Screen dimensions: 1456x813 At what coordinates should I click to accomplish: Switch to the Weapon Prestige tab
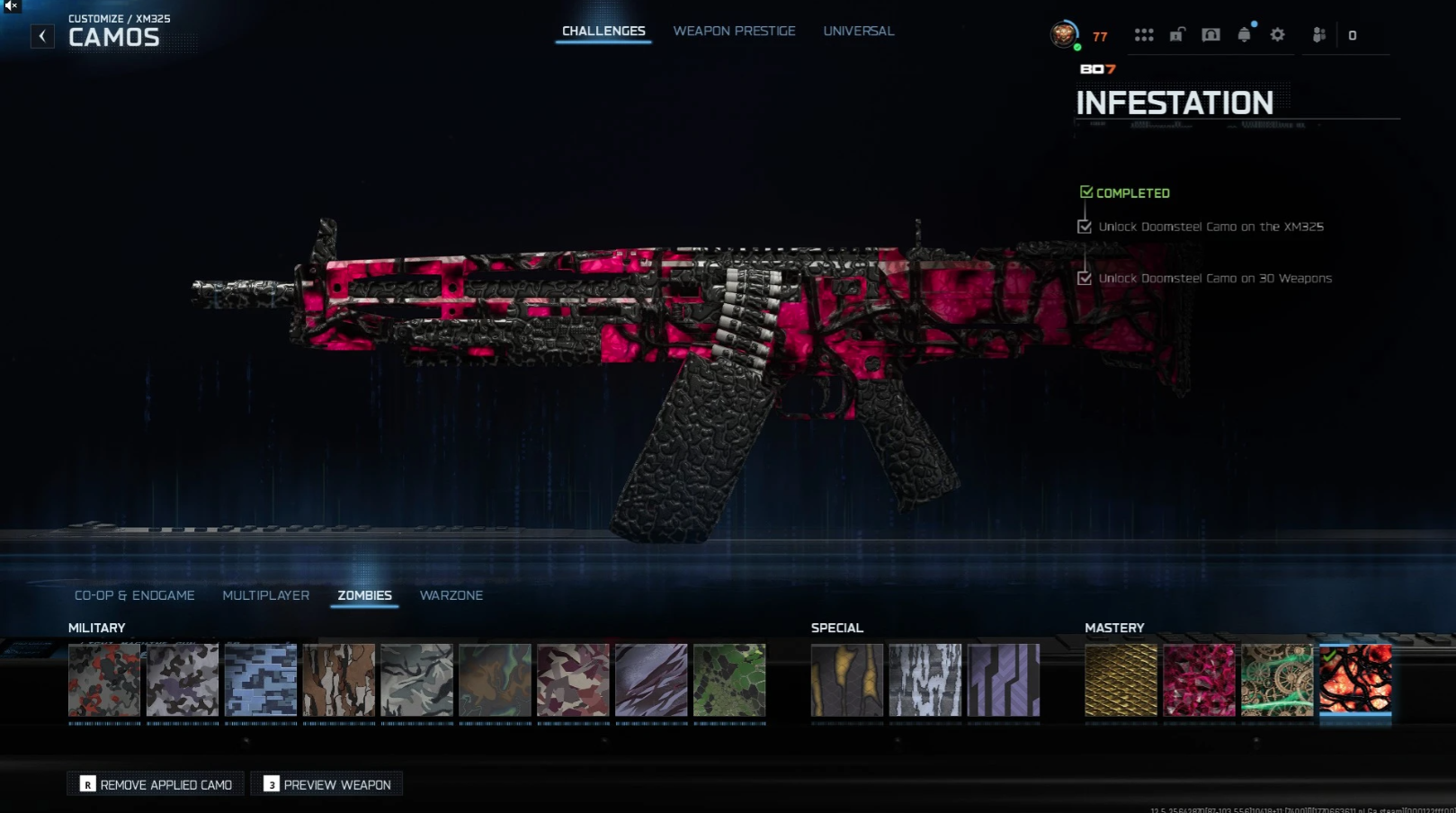point(734,31)
